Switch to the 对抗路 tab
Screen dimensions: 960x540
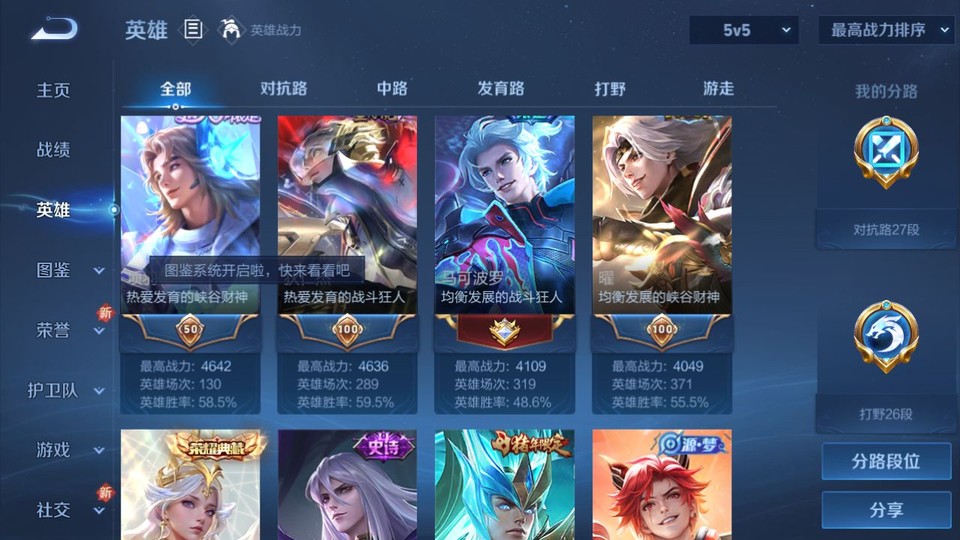pyautogui.click(x=283, y=88)
